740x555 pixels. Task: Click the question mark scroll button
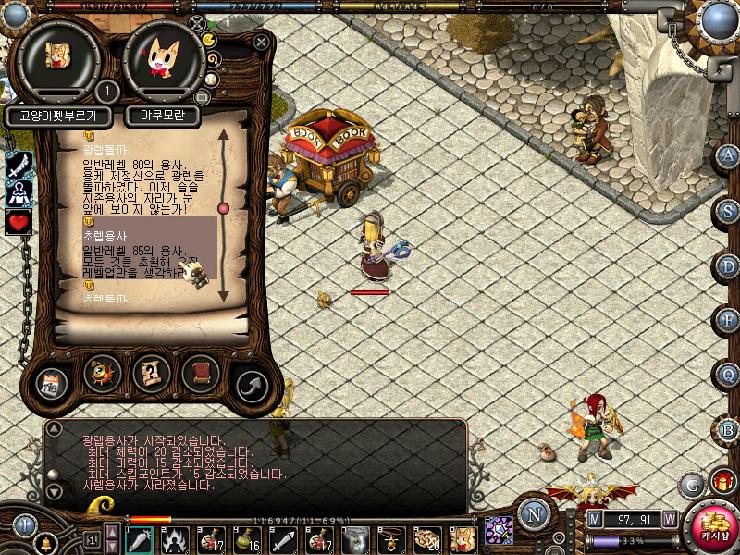[150, 373]
